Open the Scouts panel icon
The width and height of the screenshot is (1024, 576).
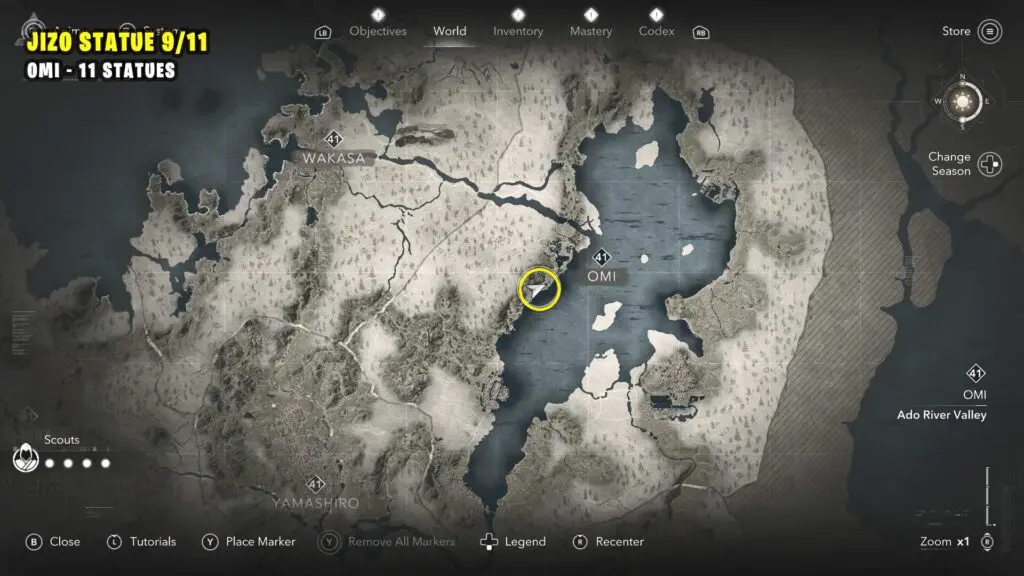pyautogui.click(x=23, y=459)
